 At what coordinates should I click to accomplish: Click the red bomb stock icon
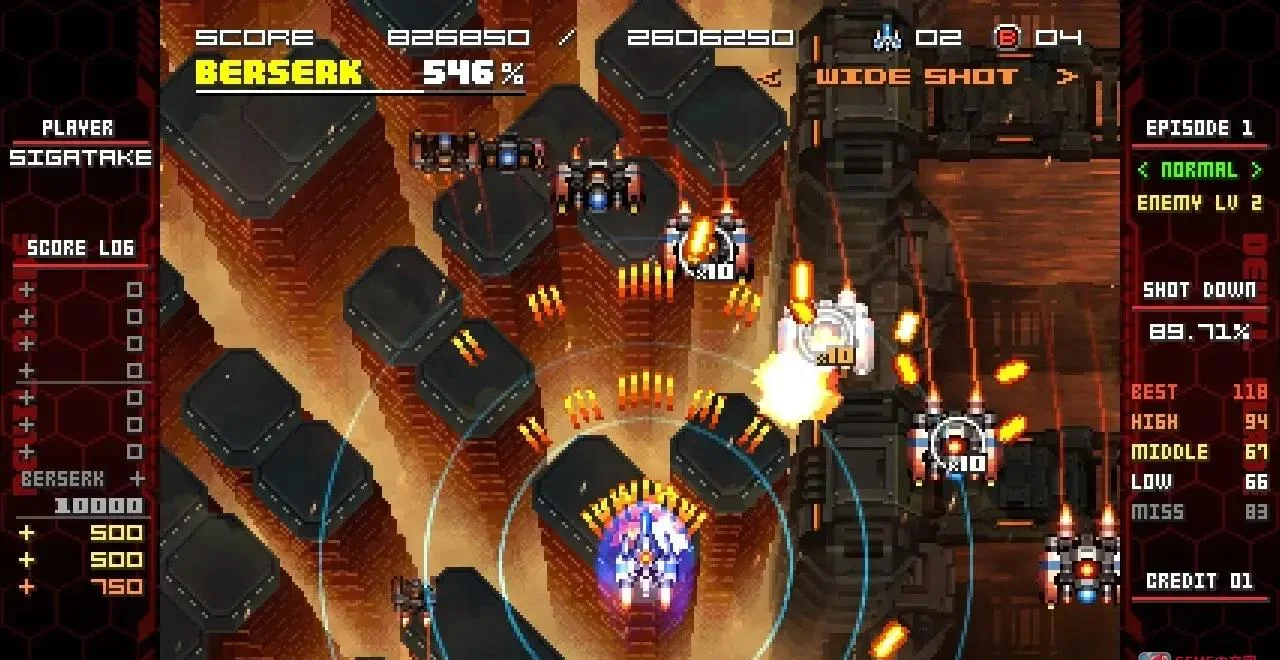(x=1007, y=38)
